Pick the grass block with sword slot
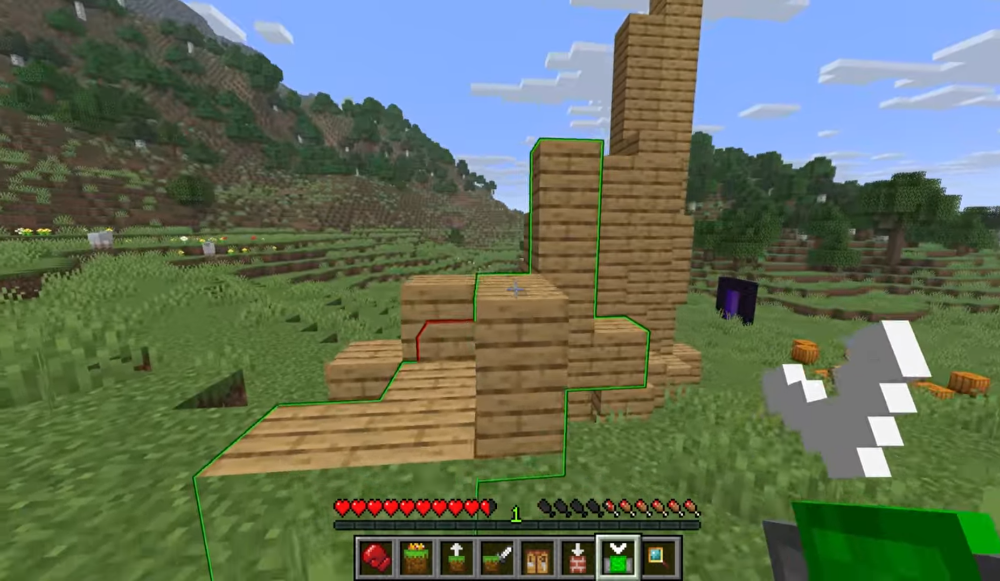 click(495, 556)
